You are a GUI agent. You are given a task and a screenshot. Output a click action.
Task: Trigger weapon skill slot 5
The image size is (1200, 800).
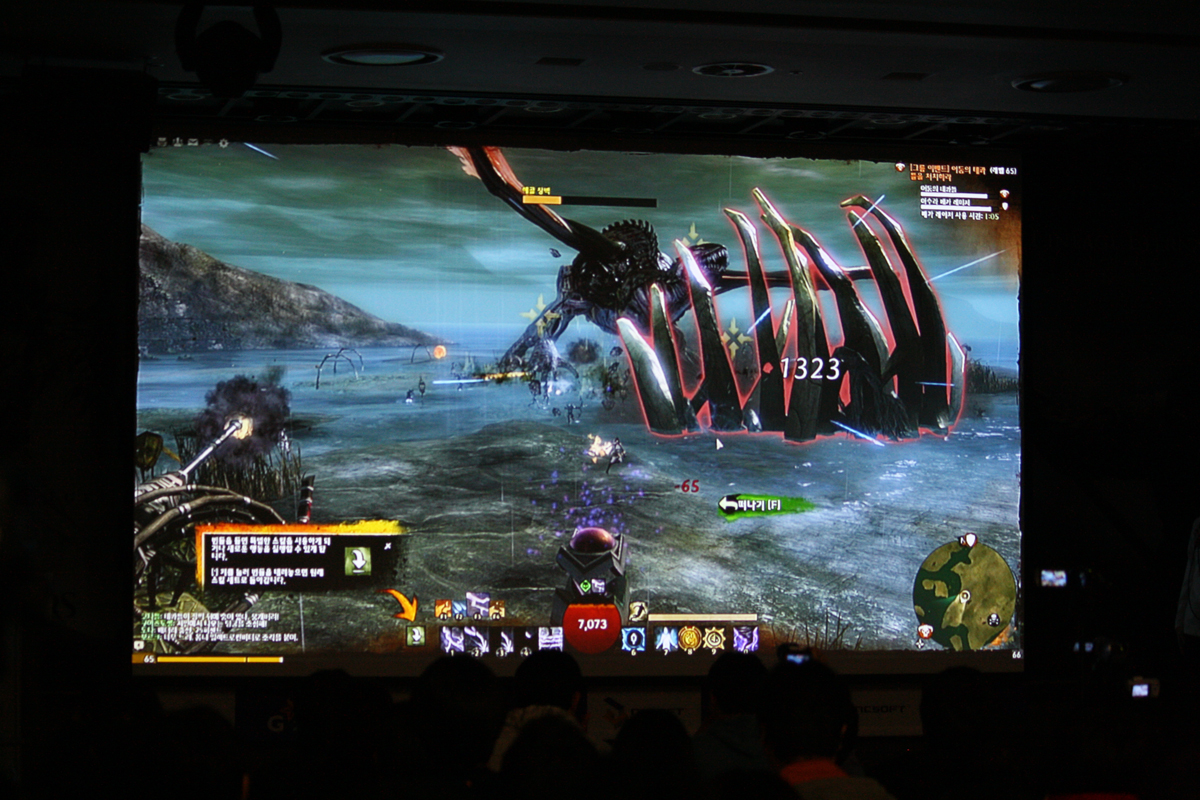550,639
